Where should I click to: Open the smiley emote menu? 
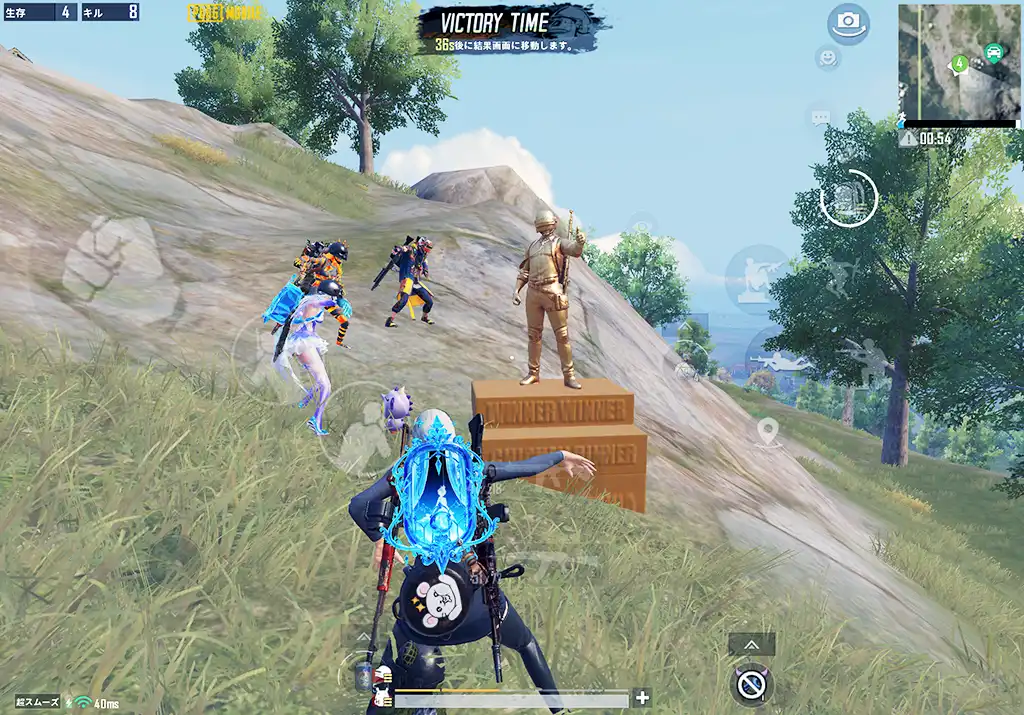(827, 57)
